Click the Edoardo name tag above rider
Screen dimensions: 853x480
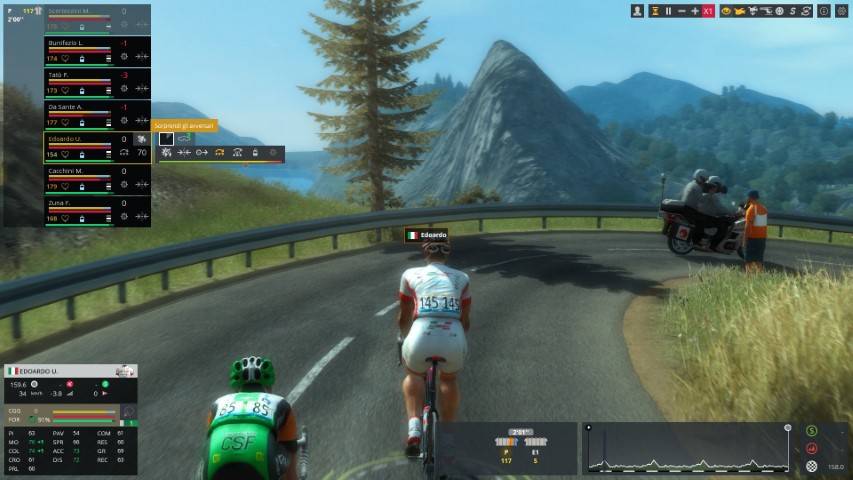[x=427, y=235]
